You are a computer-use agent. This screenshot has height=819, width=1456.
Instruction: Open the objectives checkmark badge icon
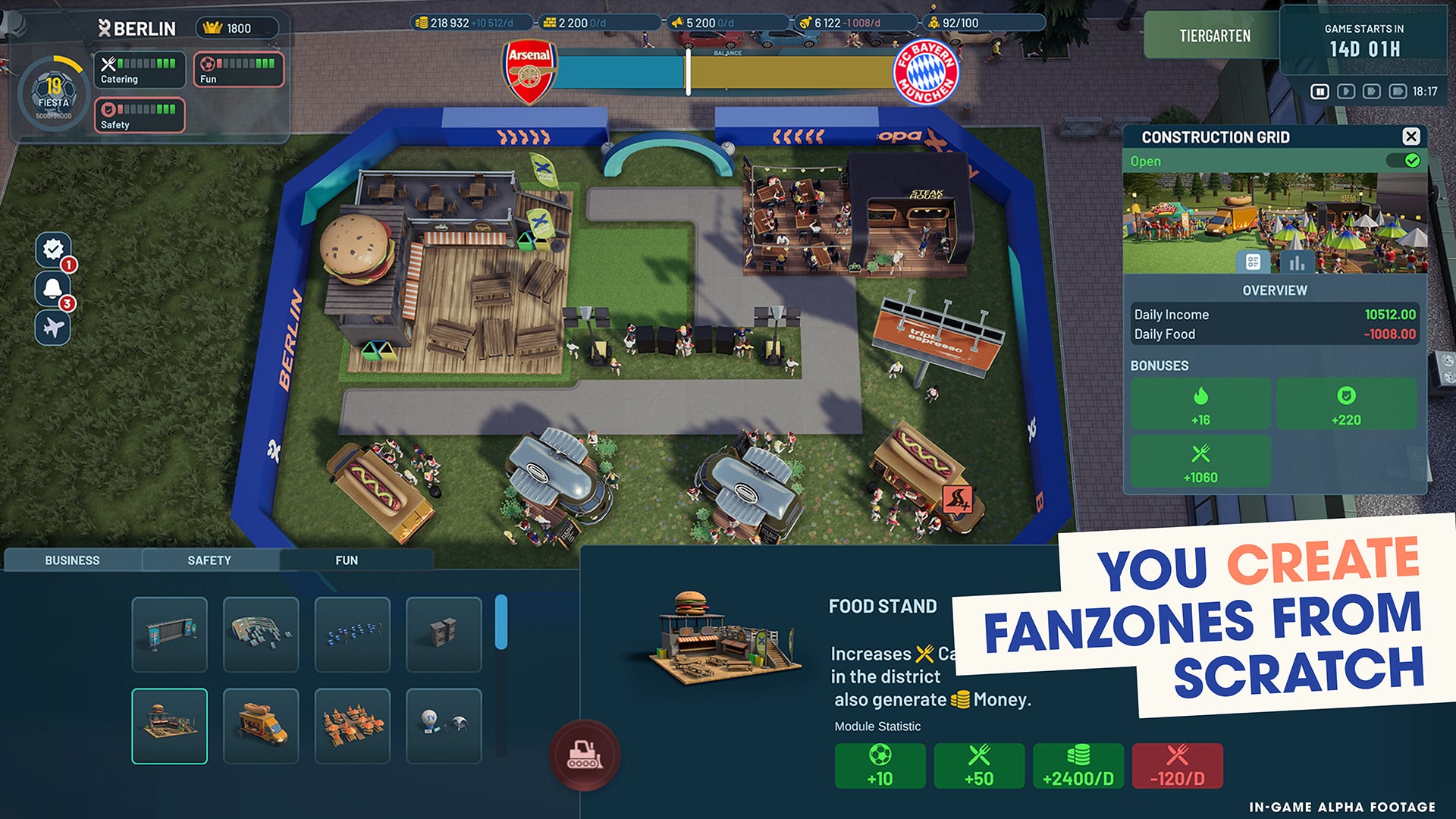(52, 249)
